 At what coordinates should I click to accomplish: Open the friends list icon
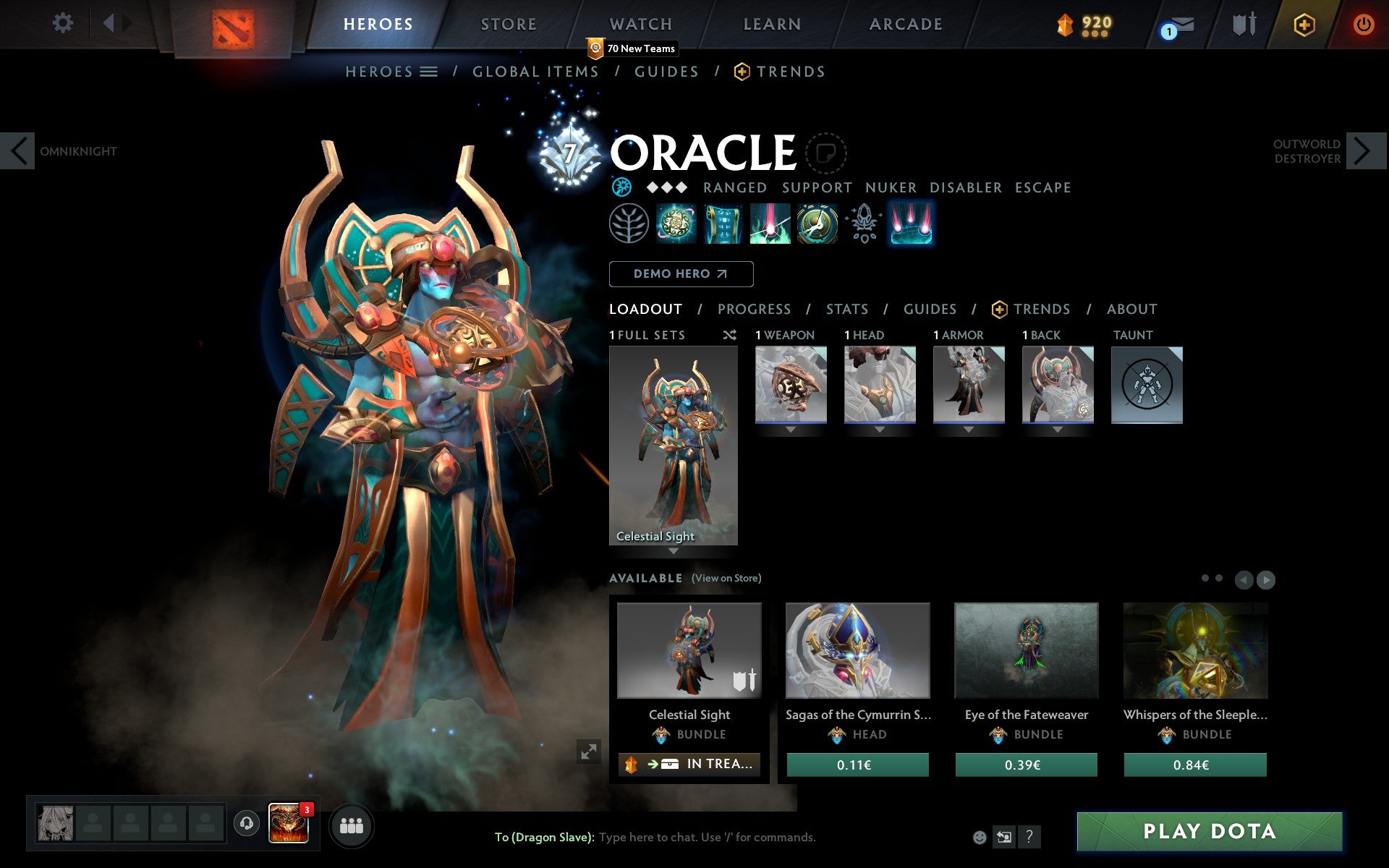coord(352,825)
